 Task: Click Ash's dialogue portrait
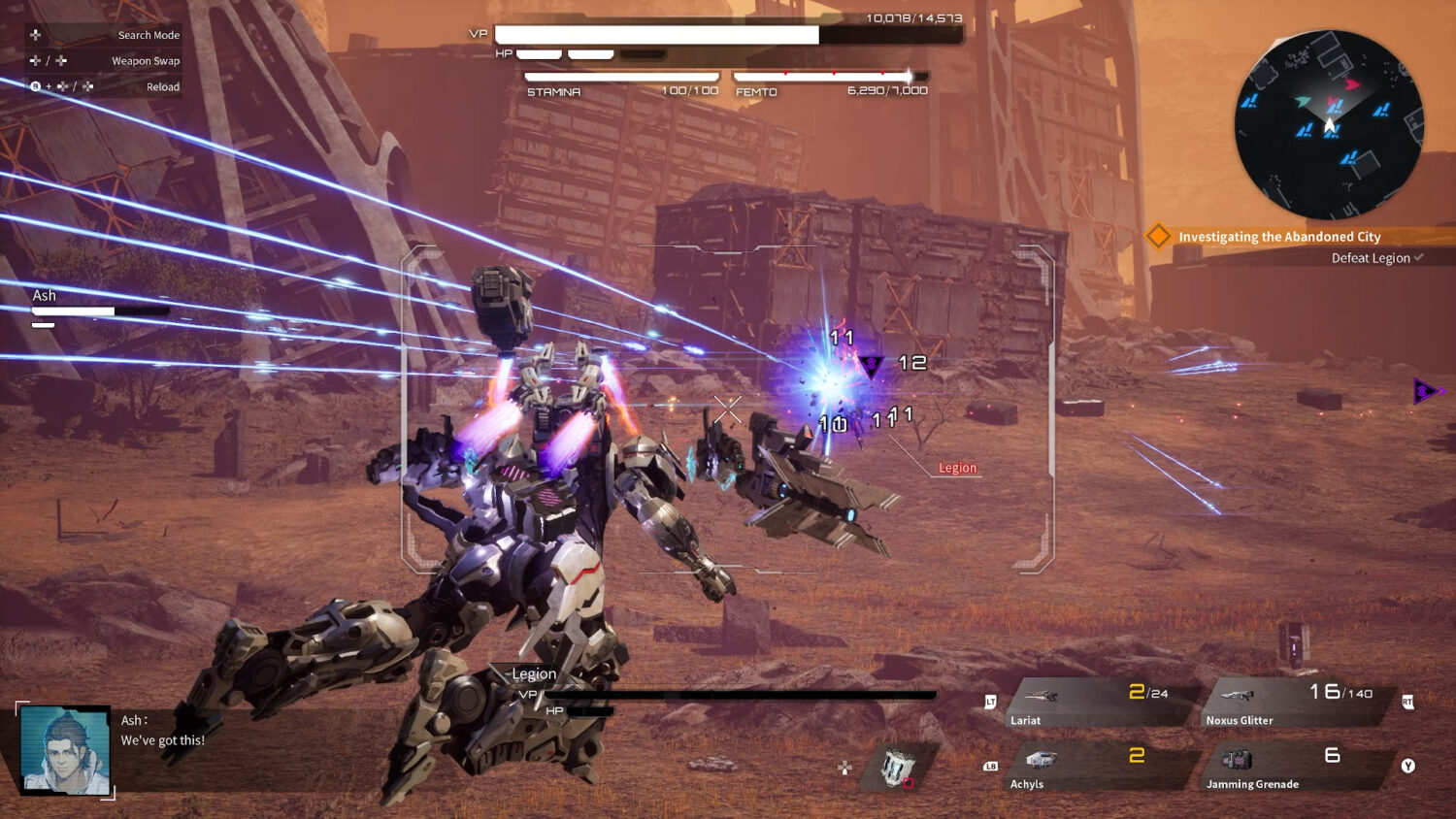pyautogui.click(x=65, y=751)
